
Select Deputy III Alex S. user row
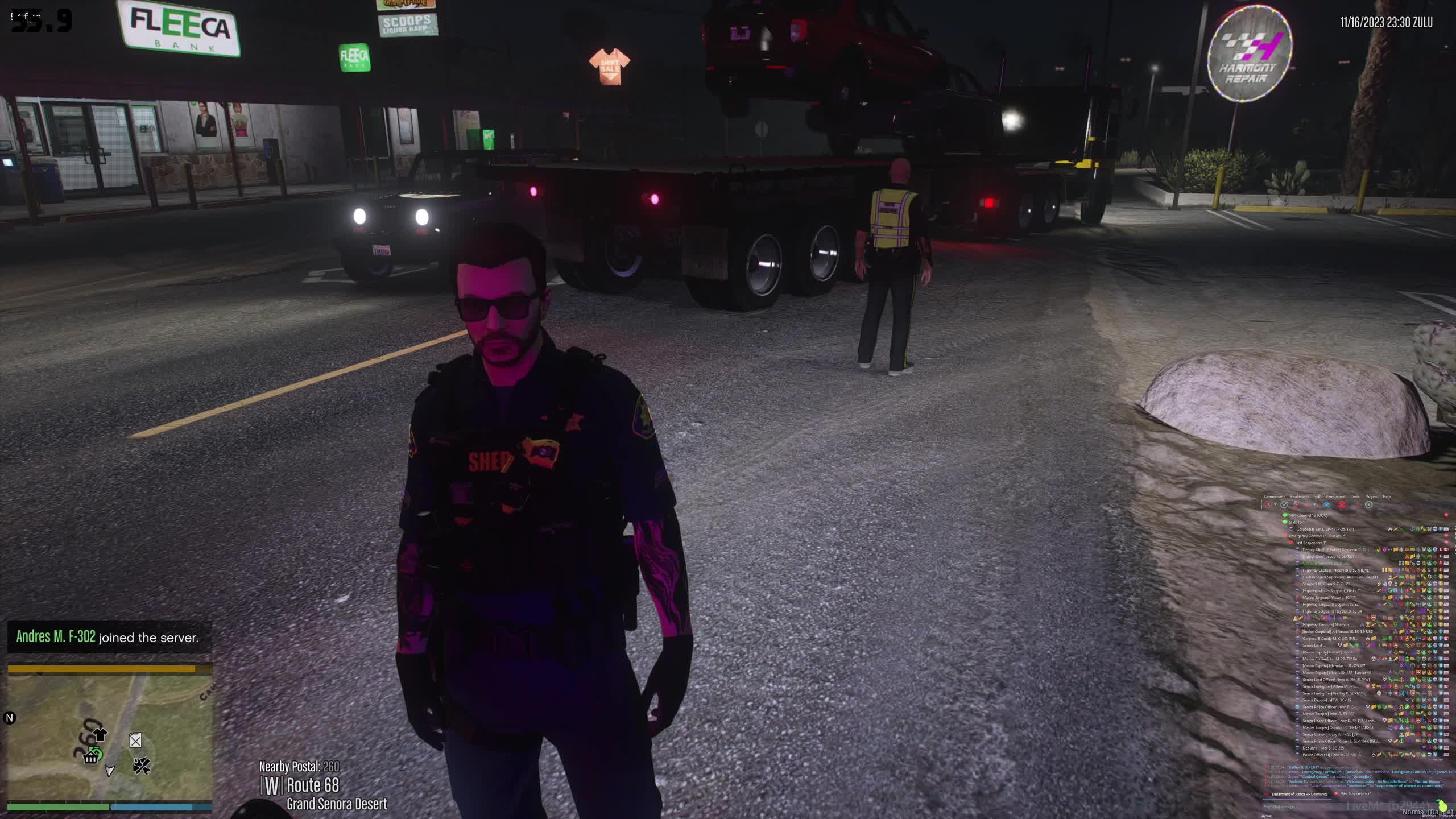tap(1323, 748)
